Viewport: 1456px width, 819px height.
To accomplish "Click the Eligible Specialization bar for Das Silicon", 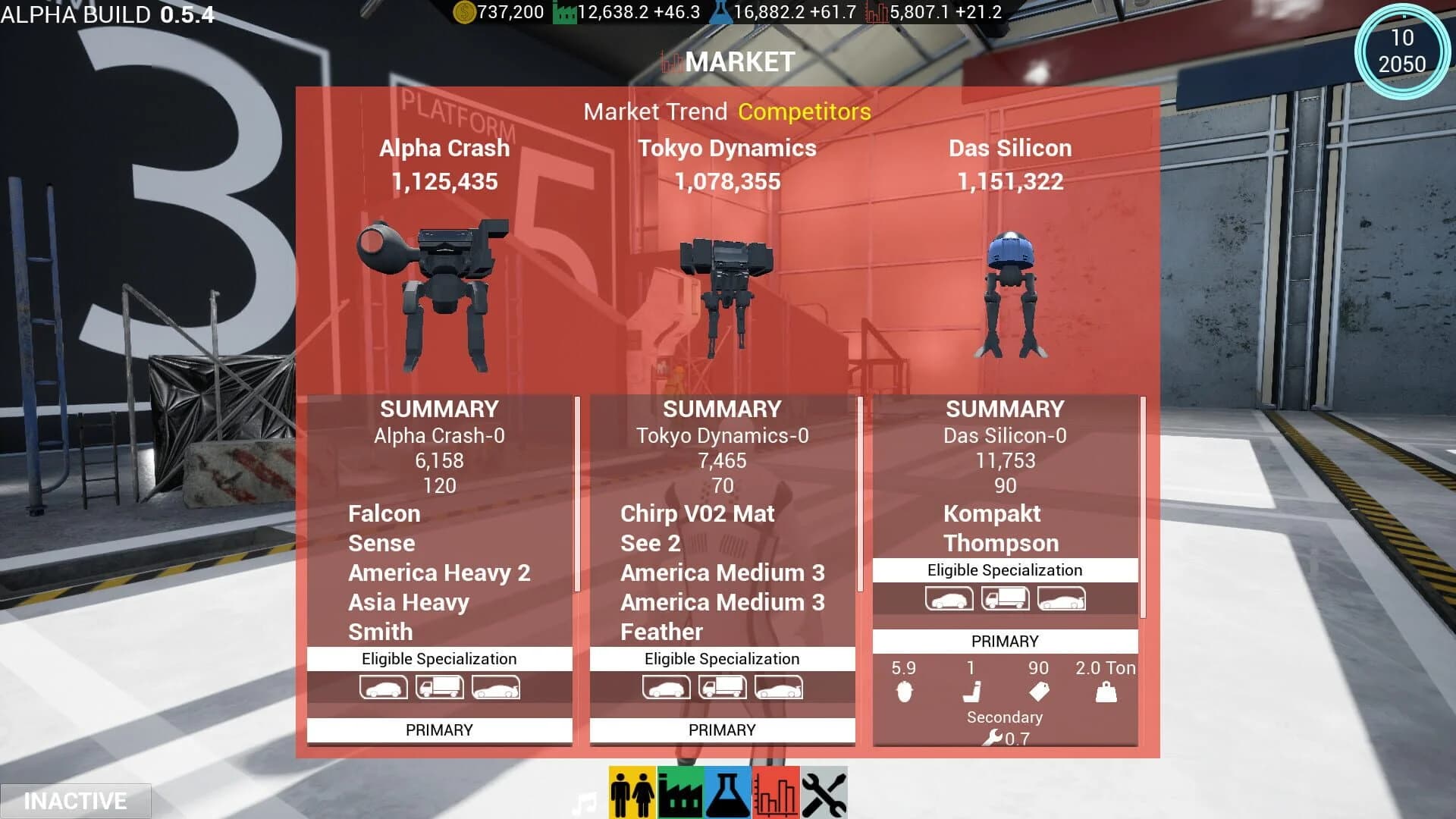I will [x=1004, y=570].
